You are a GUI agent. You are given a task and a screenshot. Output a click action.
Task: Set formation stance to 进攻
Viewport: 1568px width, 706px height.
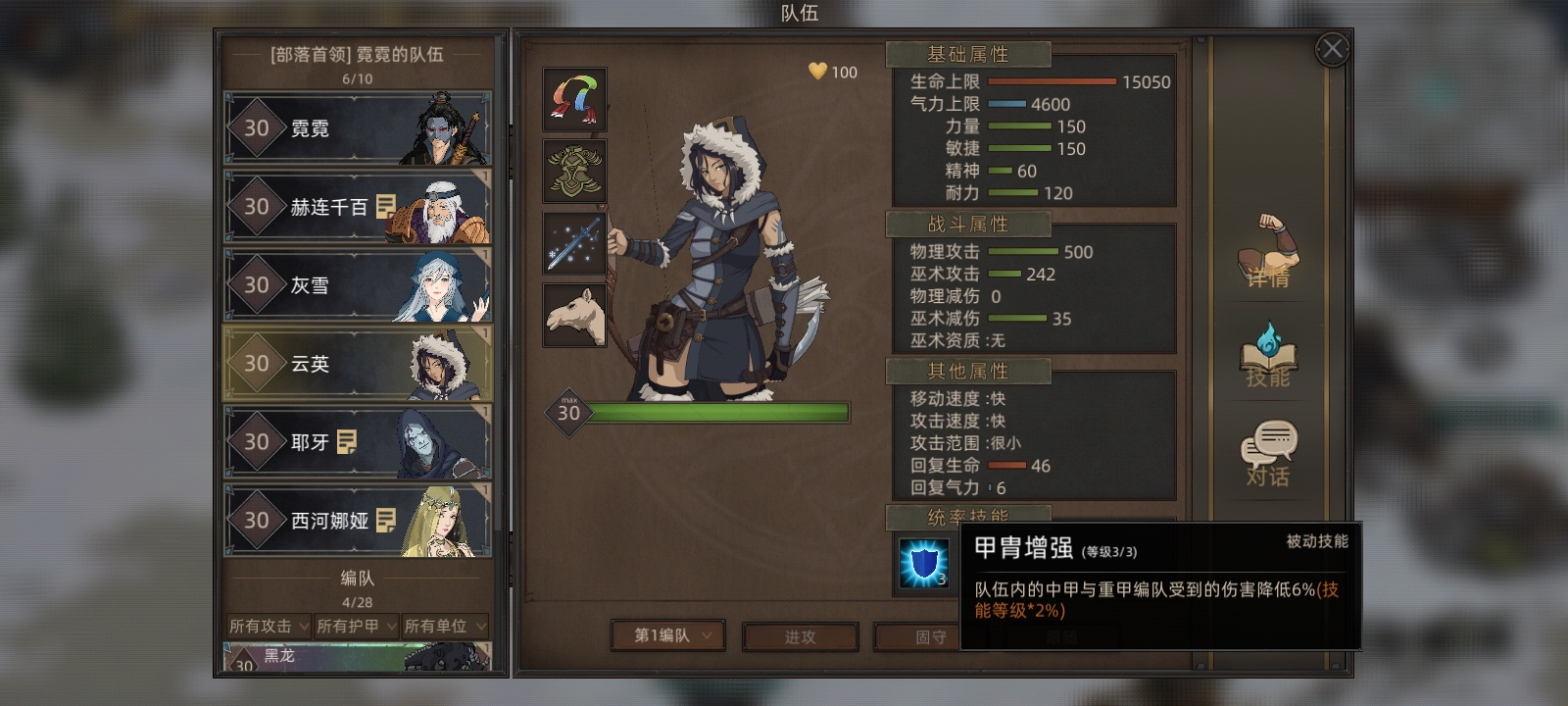click(800, 637)
